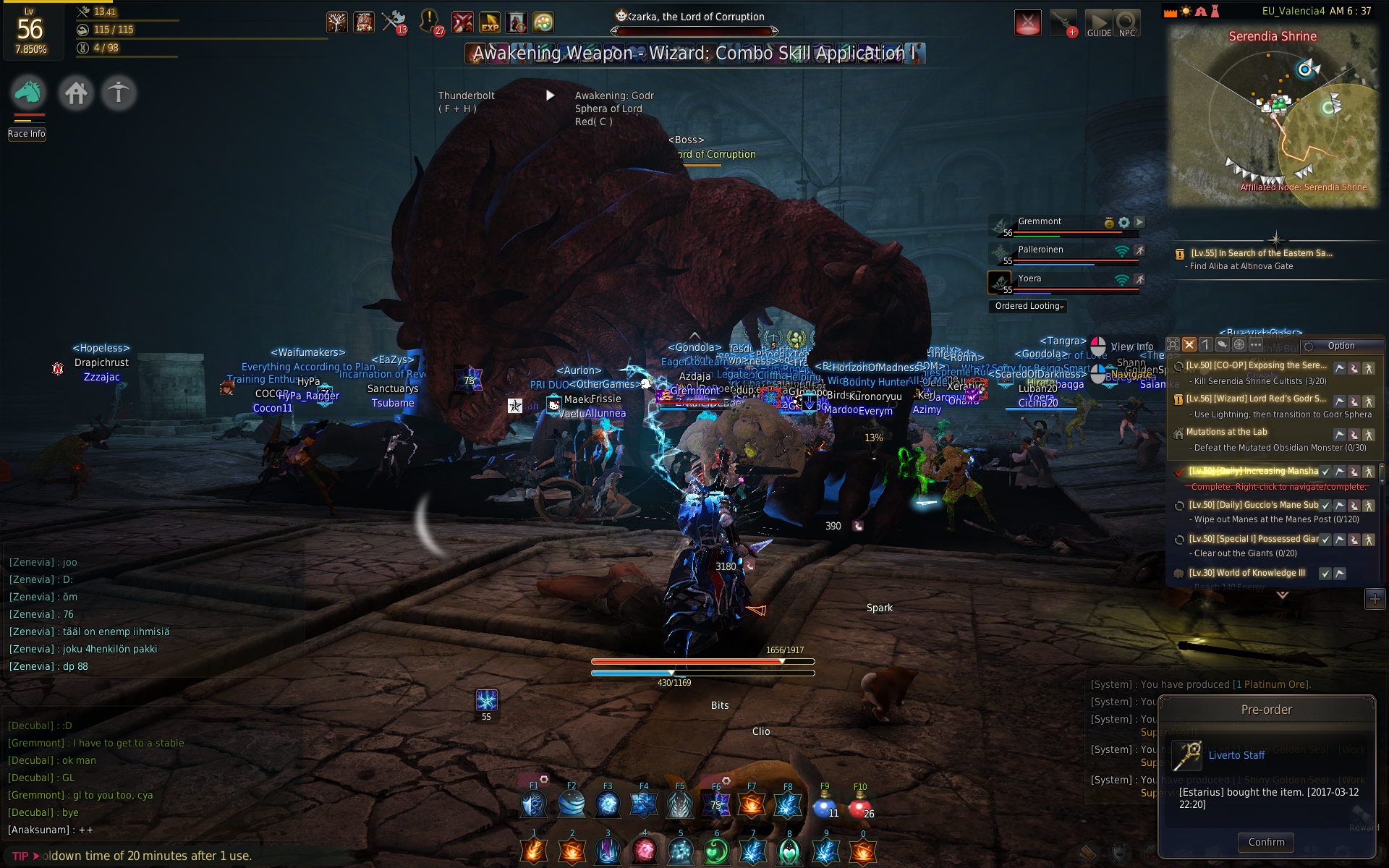Click the color palette icon in top bar

543,22
